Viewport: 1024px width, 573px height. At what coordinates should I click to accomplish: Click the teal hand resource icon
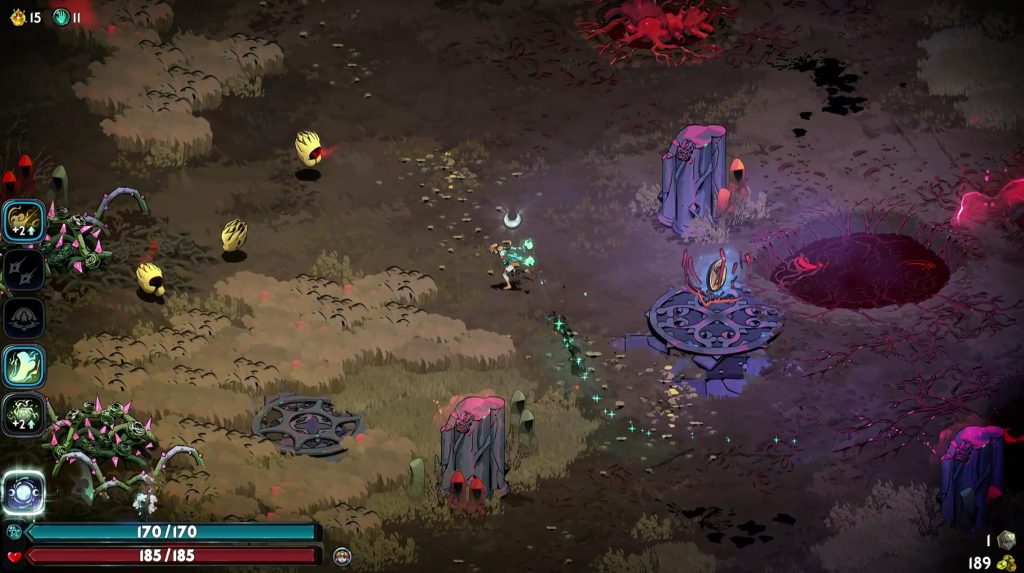(60, 17)
